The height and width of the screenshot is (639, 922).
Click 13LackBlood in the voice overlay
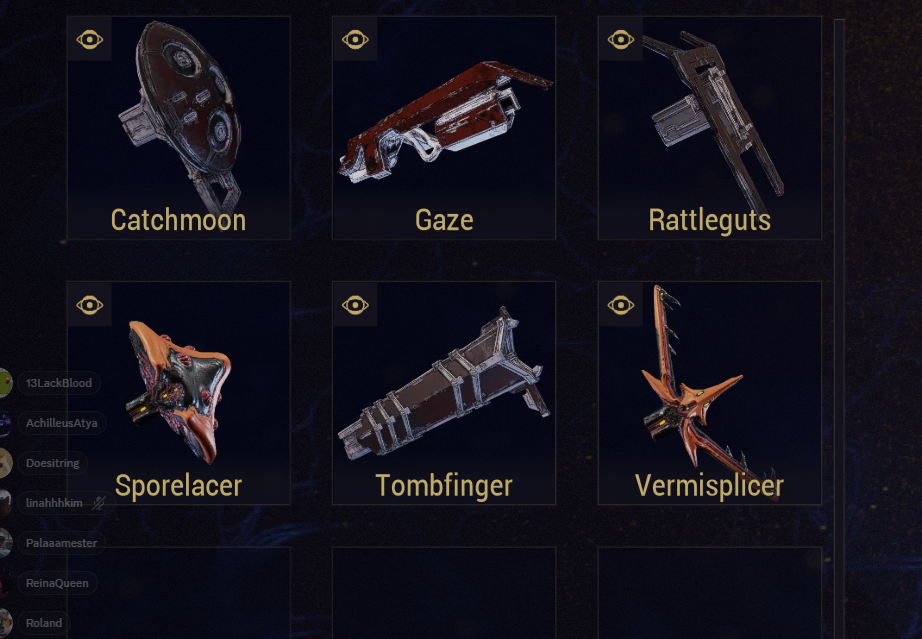click(58, 383)
